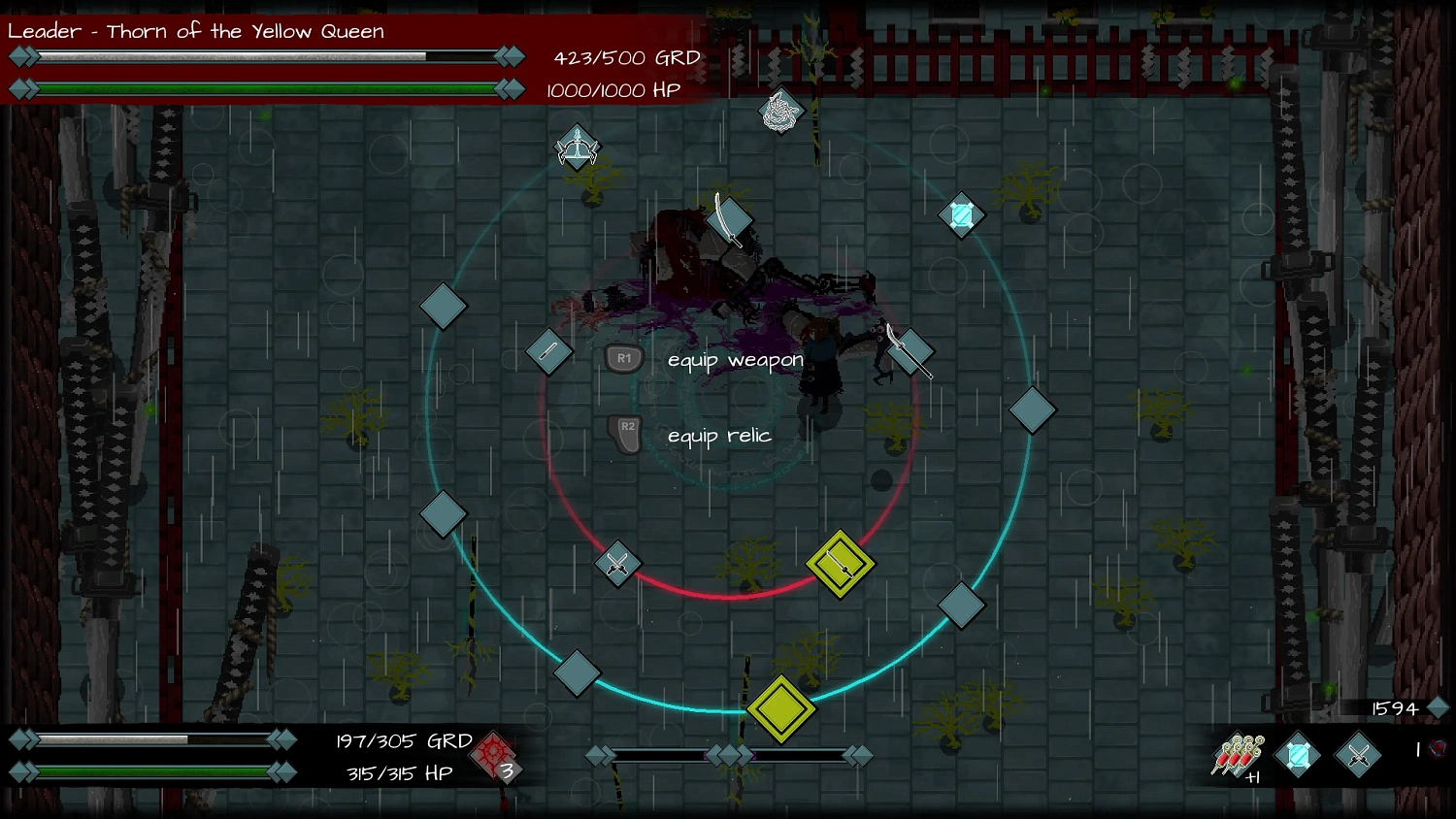Click the red syringes healing item icon

pos(1238,755)
